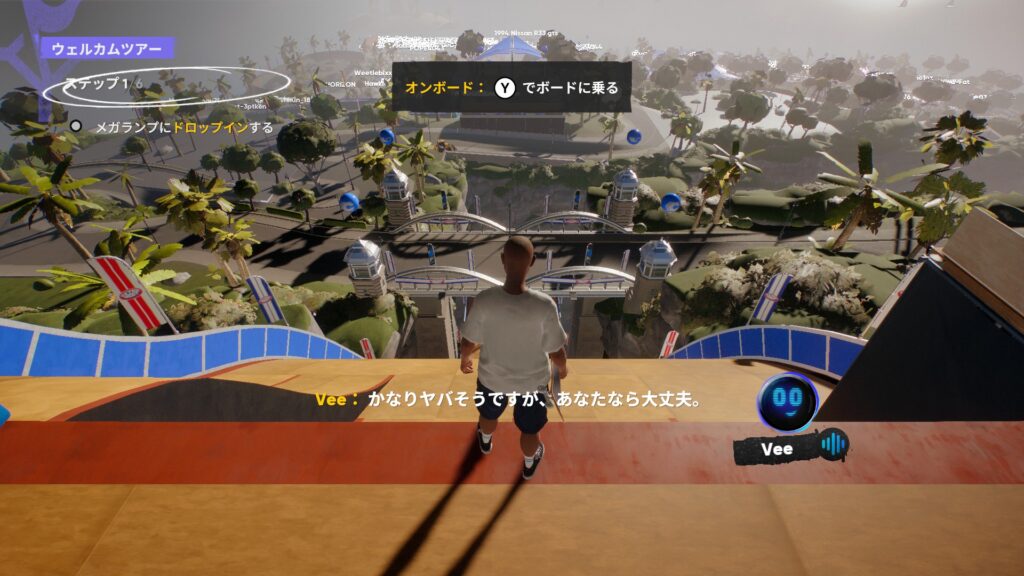Open the ウェルカムツアー quest tracker title
The height and width of the screenshot is (576, 1024).
click(x=107, y=47)
